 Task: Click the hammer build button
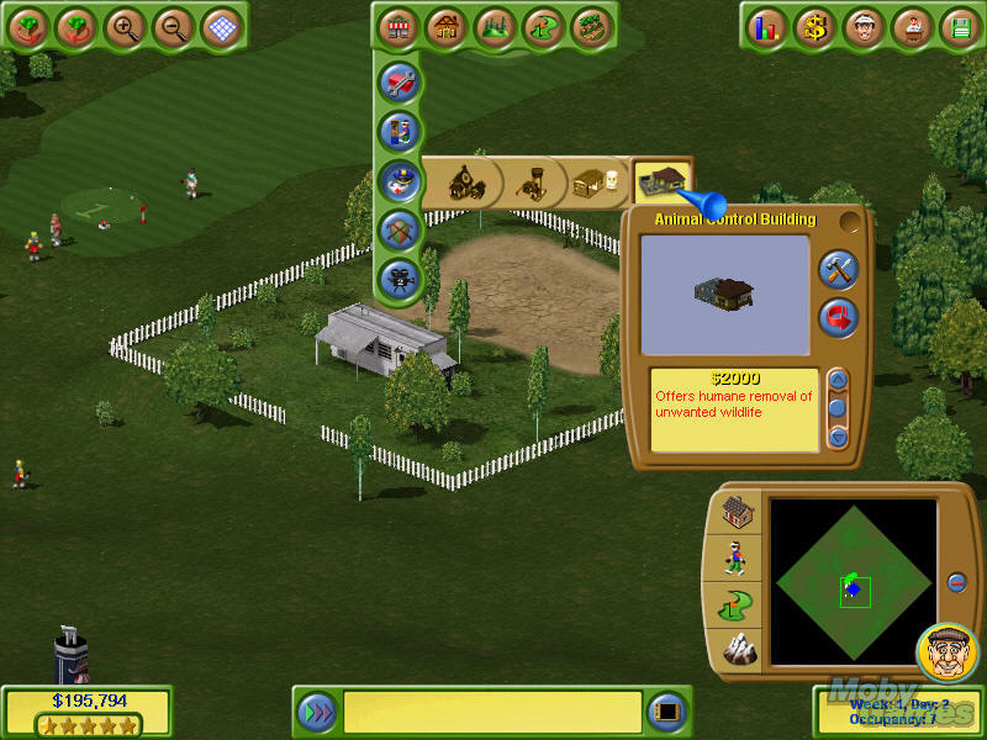pyautogui.click(x=838, y=270)
